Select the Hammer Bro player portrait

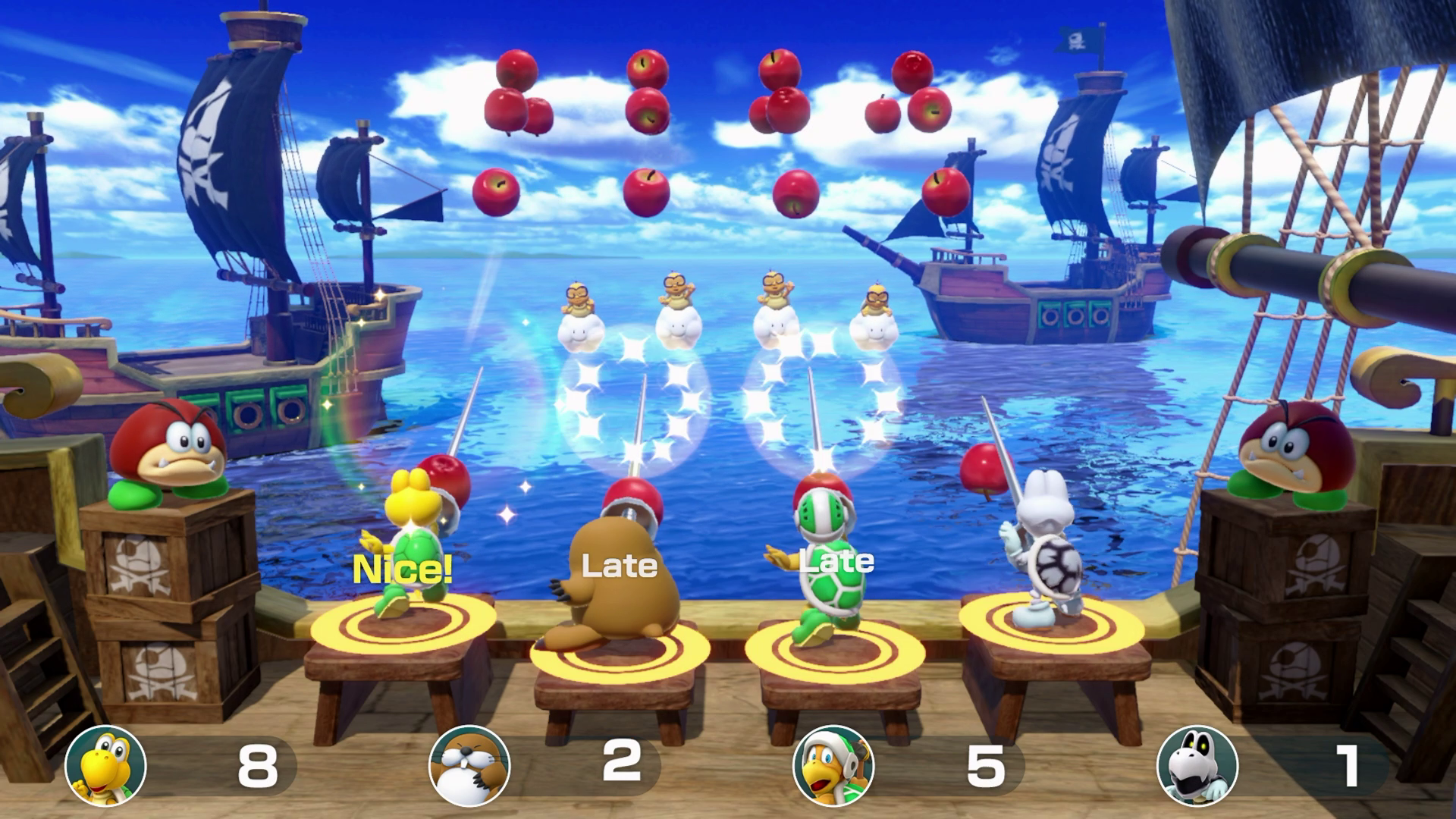(833, 765)
